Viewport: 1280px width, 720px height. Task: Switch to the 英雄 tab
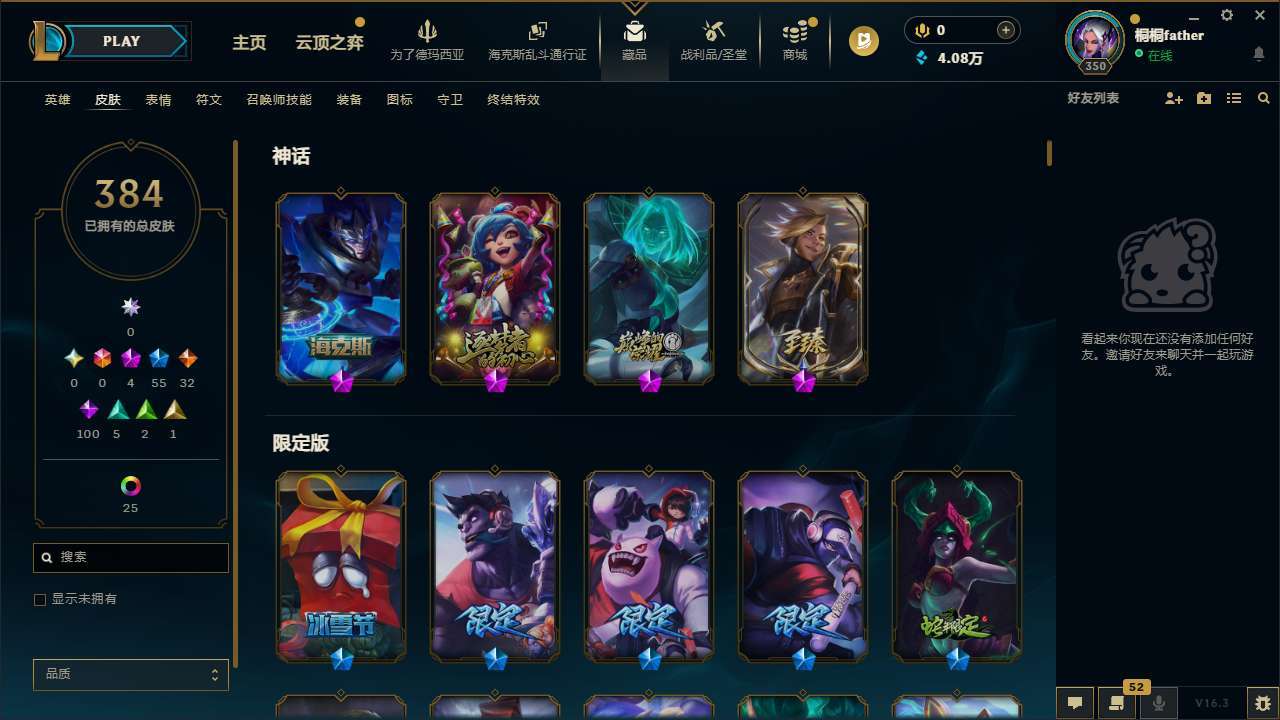point(57,100)
